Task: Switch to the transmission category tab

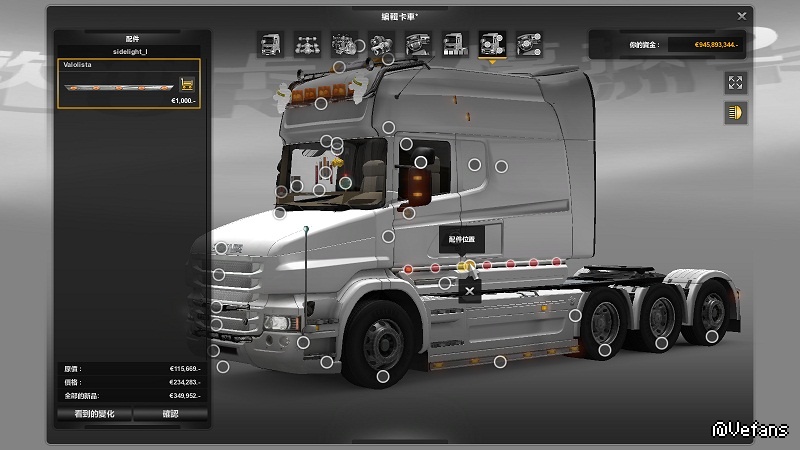Action: click(x=381, y=44)
